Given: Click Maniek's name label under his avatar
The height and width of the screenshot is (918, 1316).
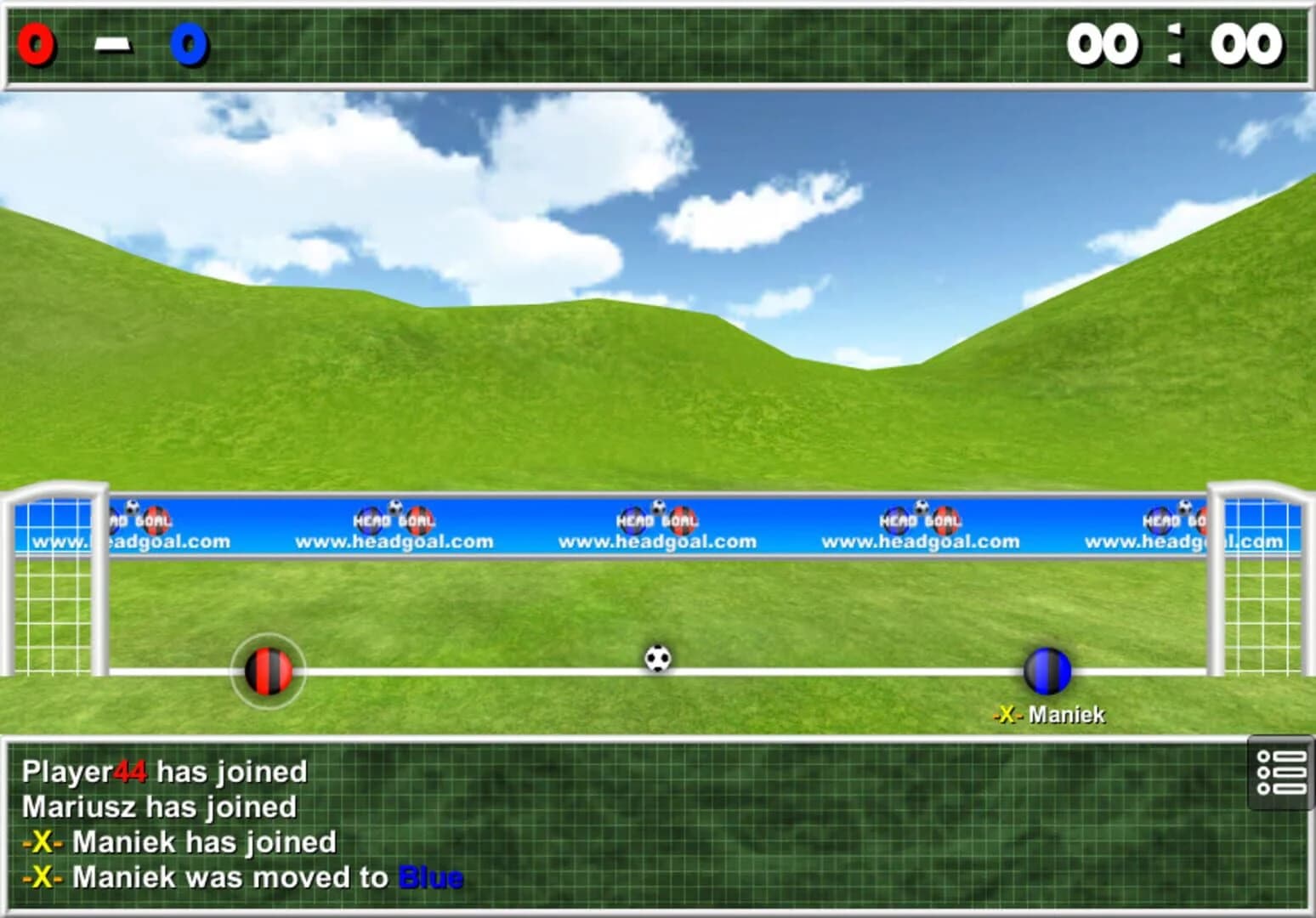Looking at the screenshot, I should click(x=1067, y=715).
